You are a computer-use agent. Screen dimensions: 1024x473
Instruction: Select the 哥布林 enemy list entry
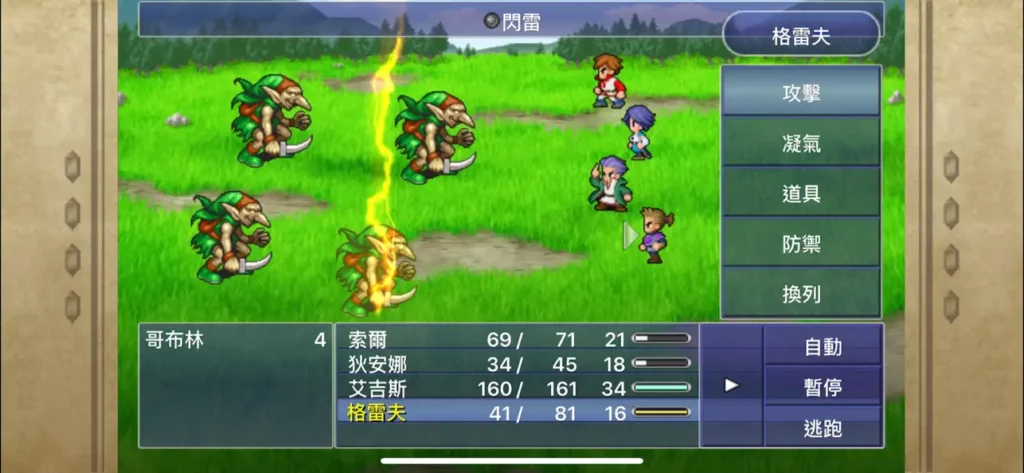pos(235,340)
